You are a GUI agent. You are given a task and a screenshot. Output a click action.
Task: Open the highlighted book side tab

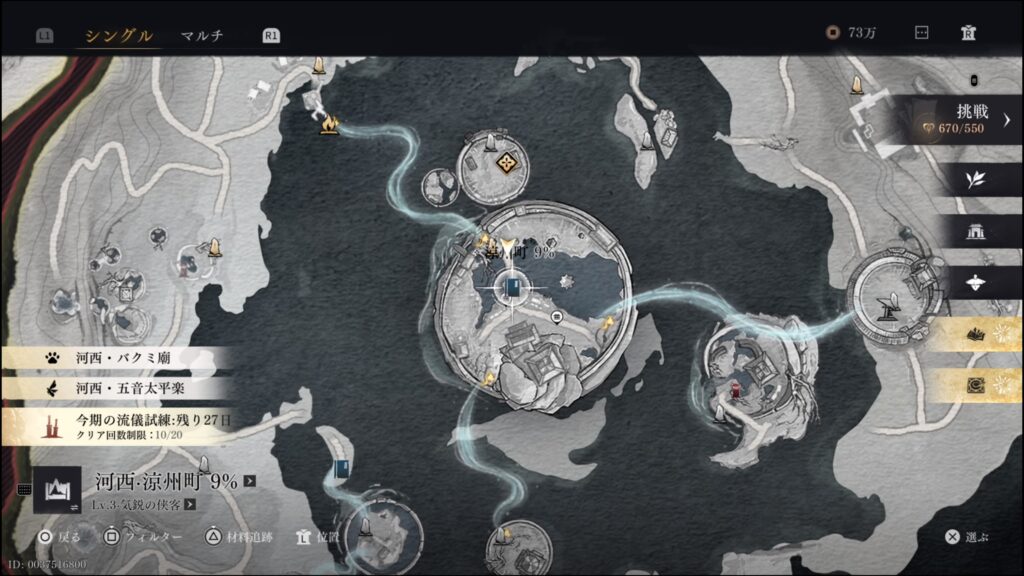974,335
